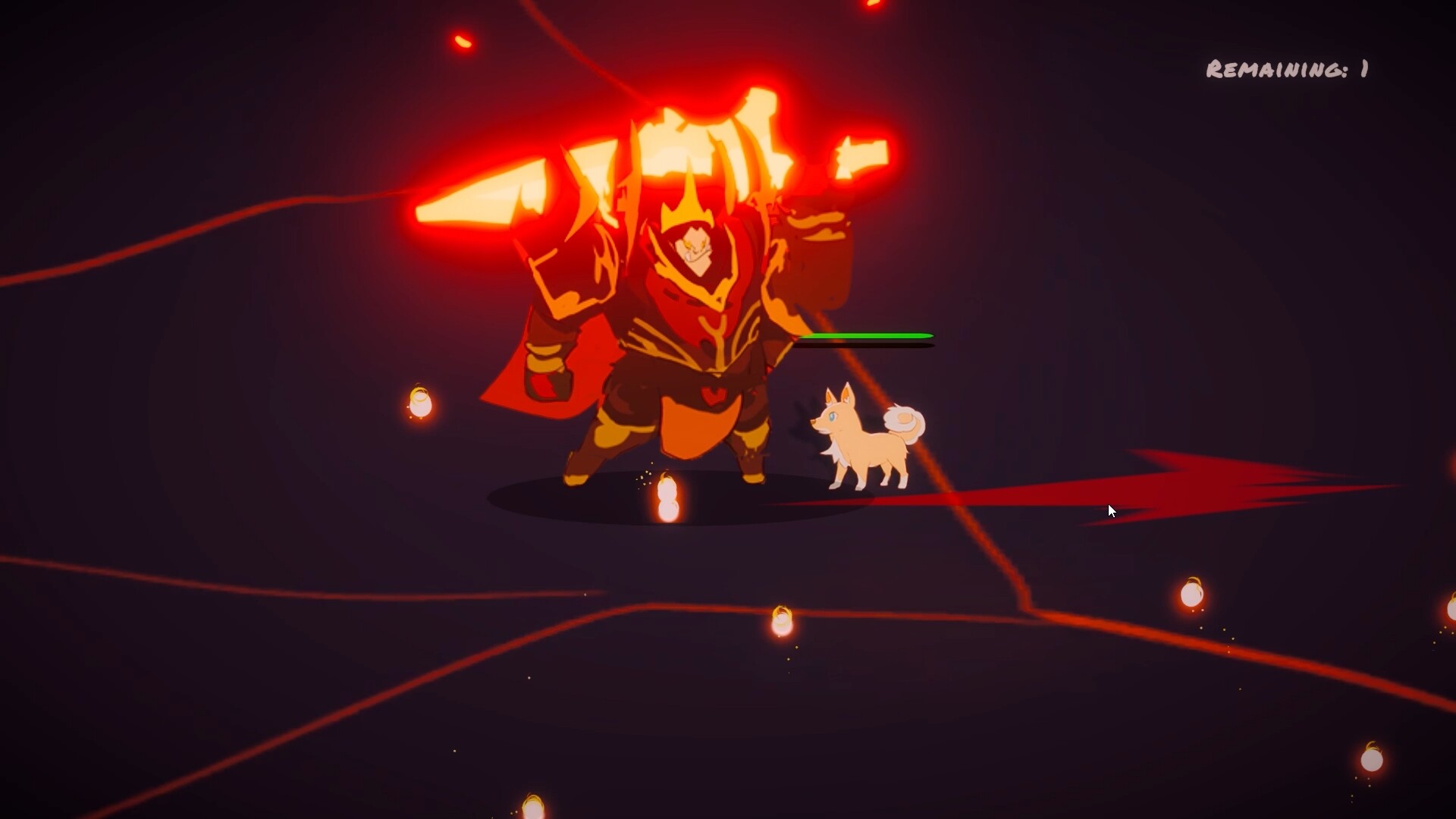
Task: Click the boss's heart-shaped belt emblem
Action: (711, 394)
